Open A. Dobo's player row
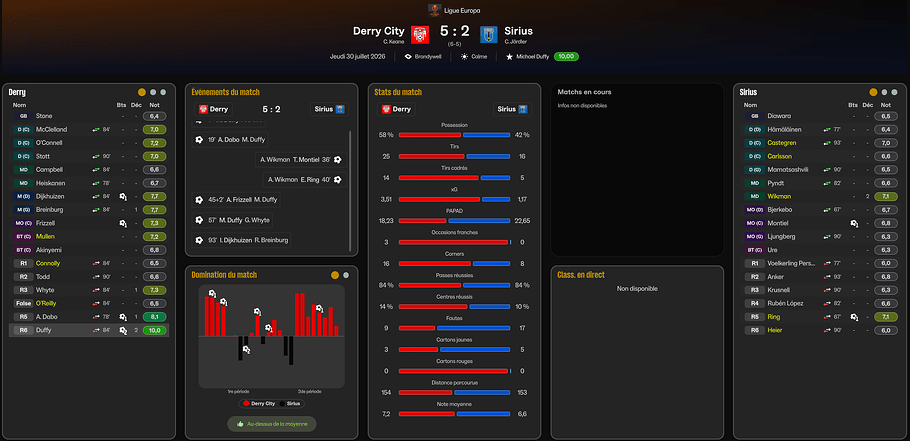This screenshot has width=910, height=441. [x=48, y=316]
